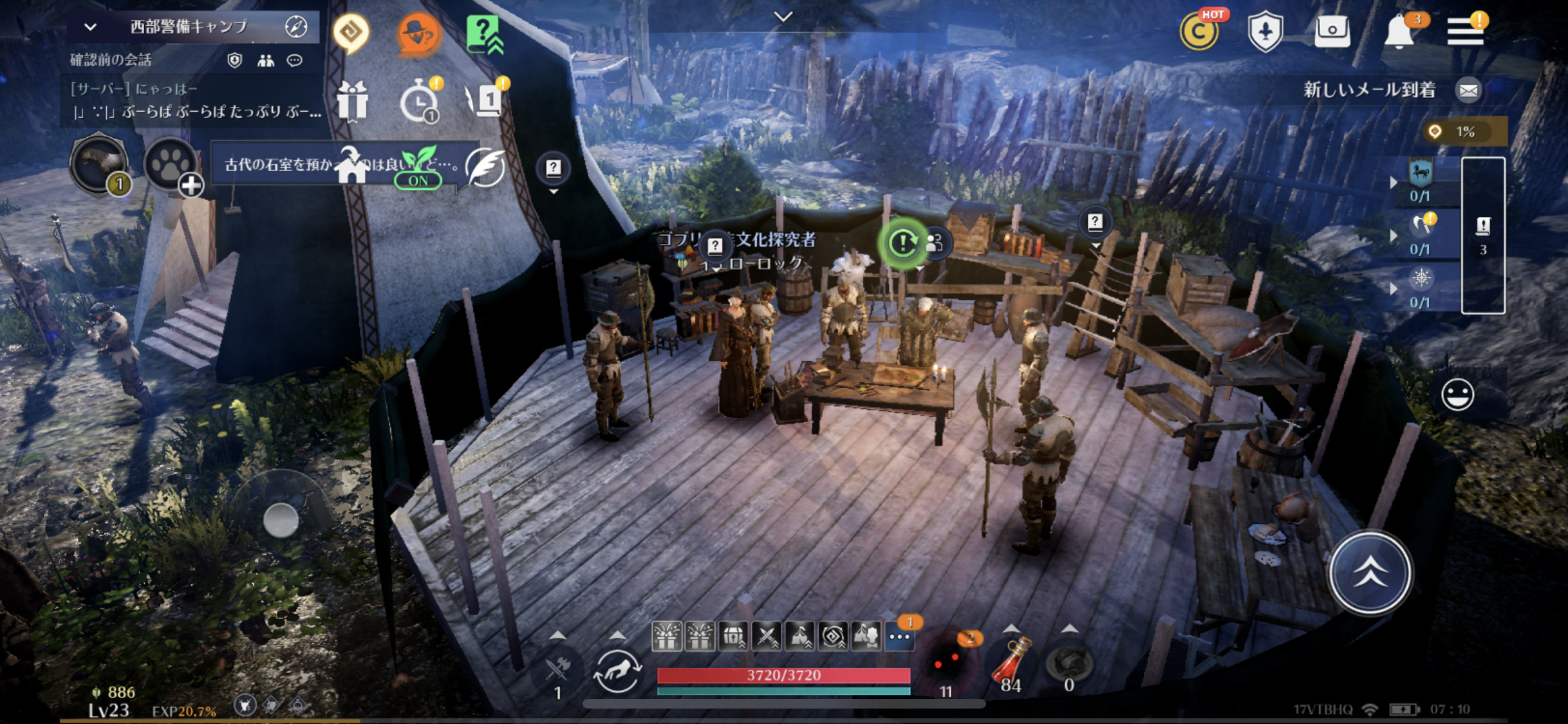Viewport: 1568px width, 724px height.
Task: Collapse the location dropdown arrow
Action: tap(90, 27)
